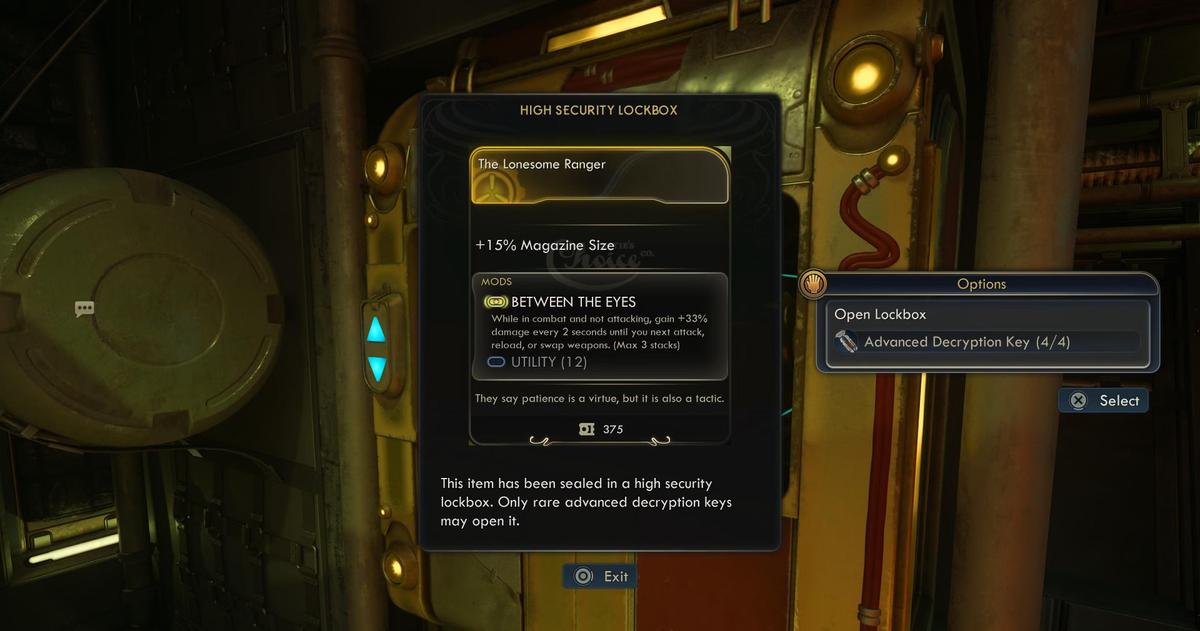1200x631 pixels.
Task: Select The Lonesome Ranger item card header
Action: (599, 175)
